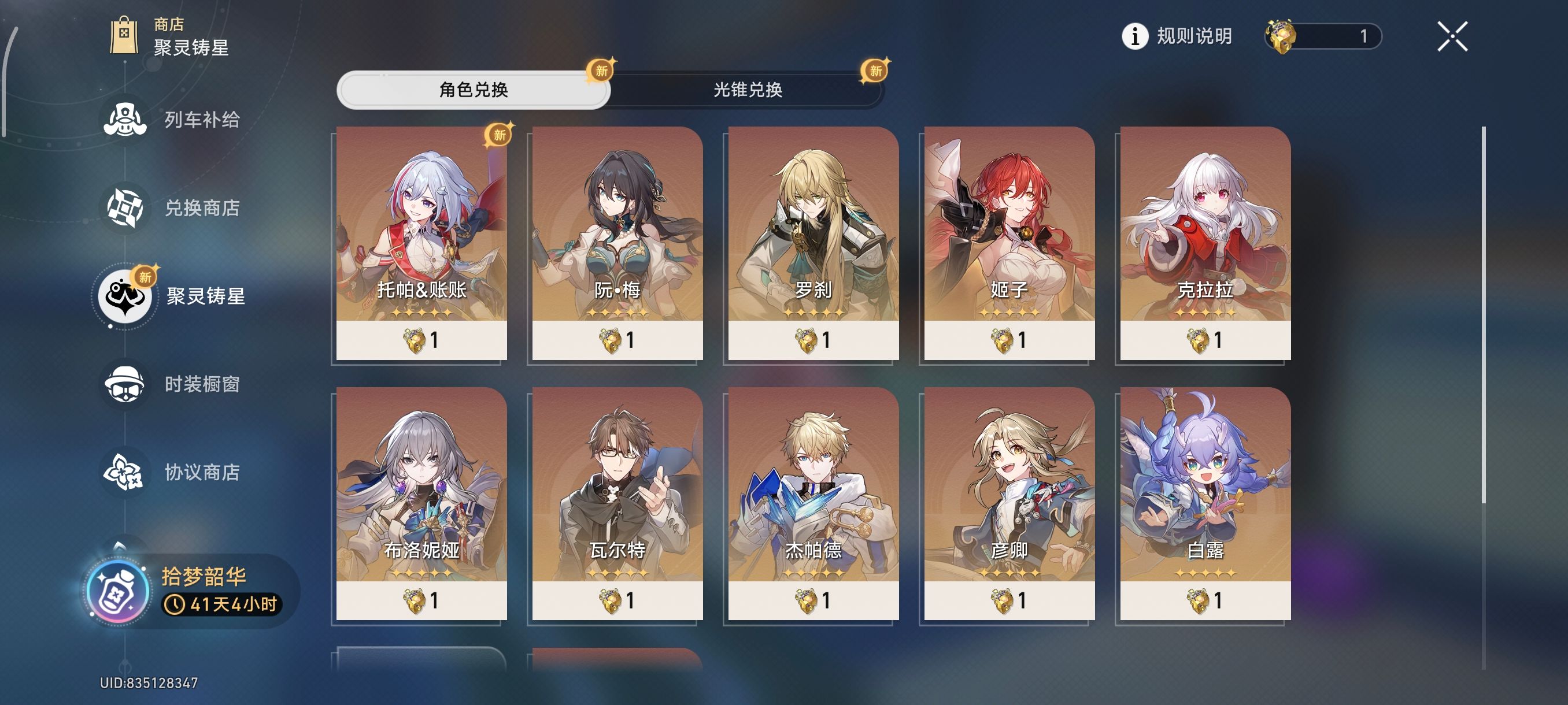The width and height of the screenshot is (1568, 705).
Task: Choose the 姬子 character card
Action: (x=1009, y=243)
